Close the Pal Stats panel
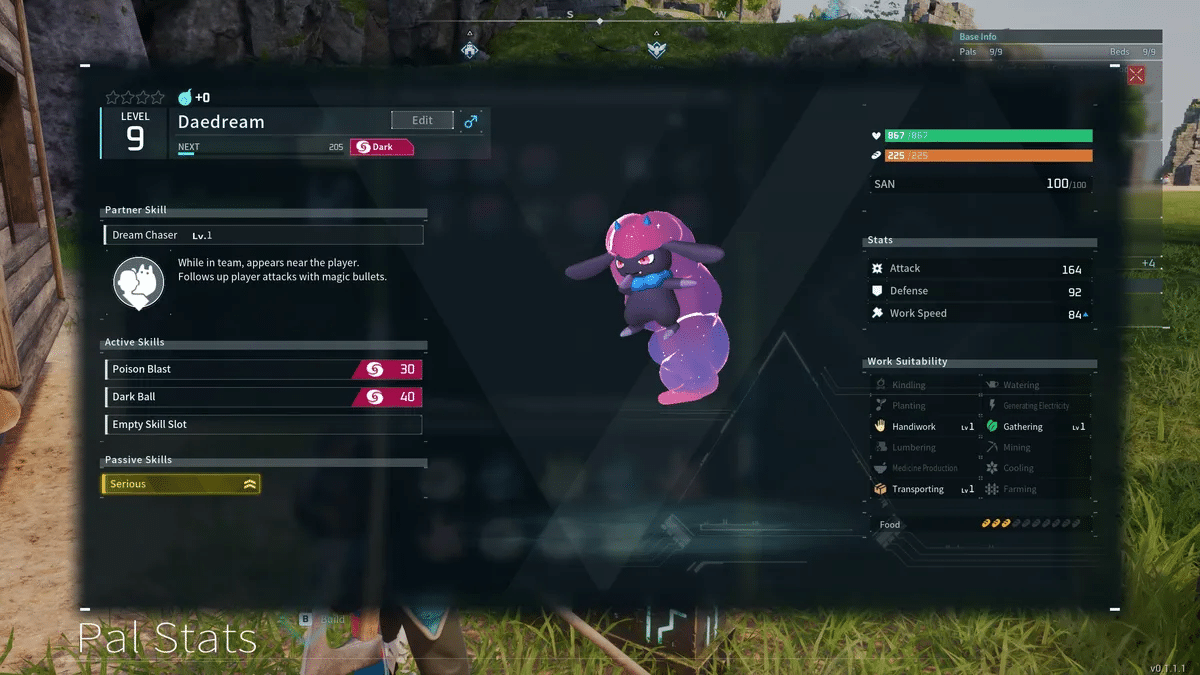The image size is (1200, 675). [x=1136, y=75]
